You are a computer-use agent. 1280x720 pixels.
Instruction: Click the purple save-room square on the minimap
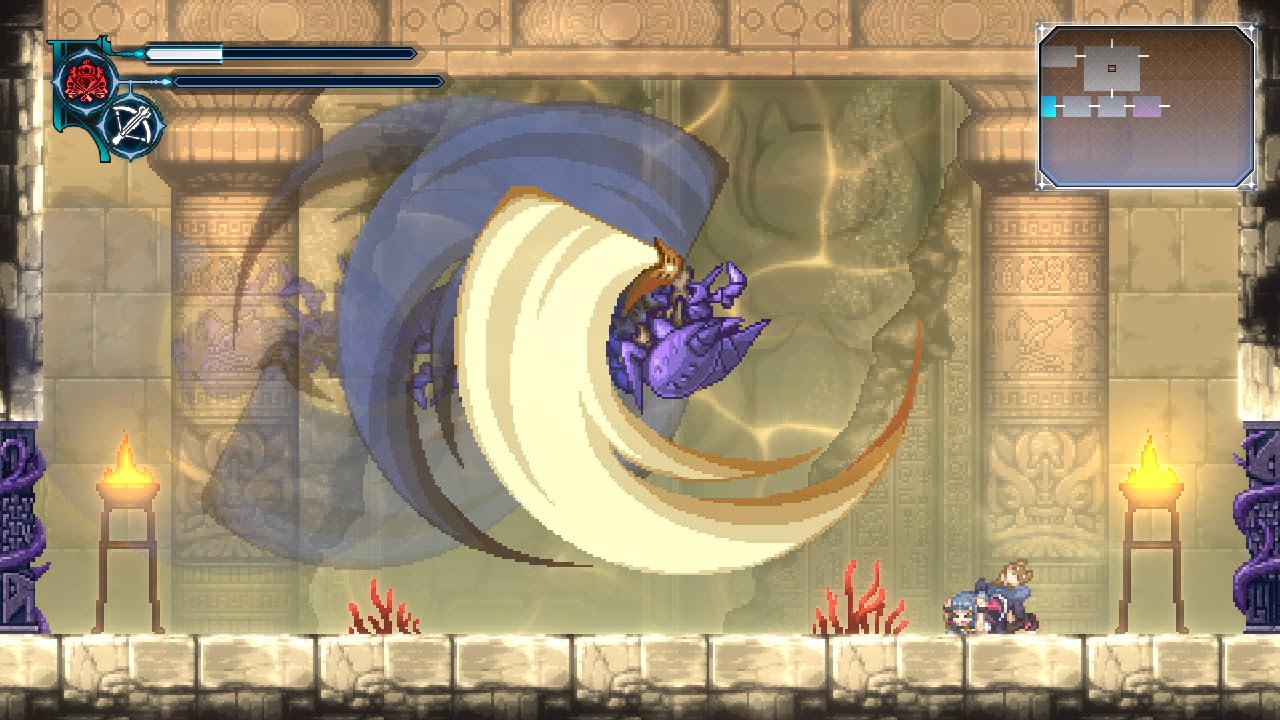tap(1147, 108)
